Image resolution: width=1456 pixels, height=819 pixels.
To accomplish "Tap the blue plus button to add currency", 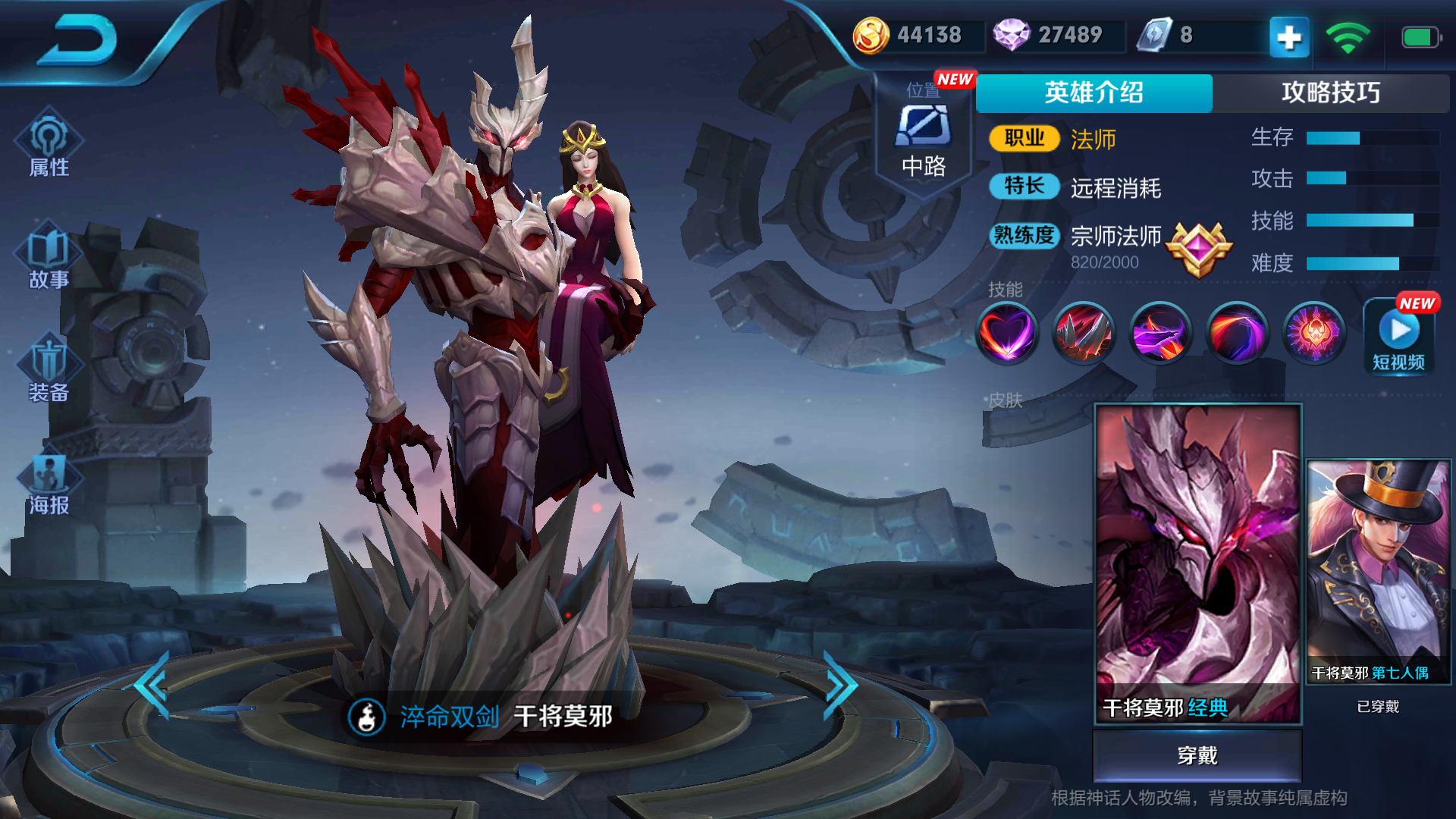I will (x=1289, y=36).
